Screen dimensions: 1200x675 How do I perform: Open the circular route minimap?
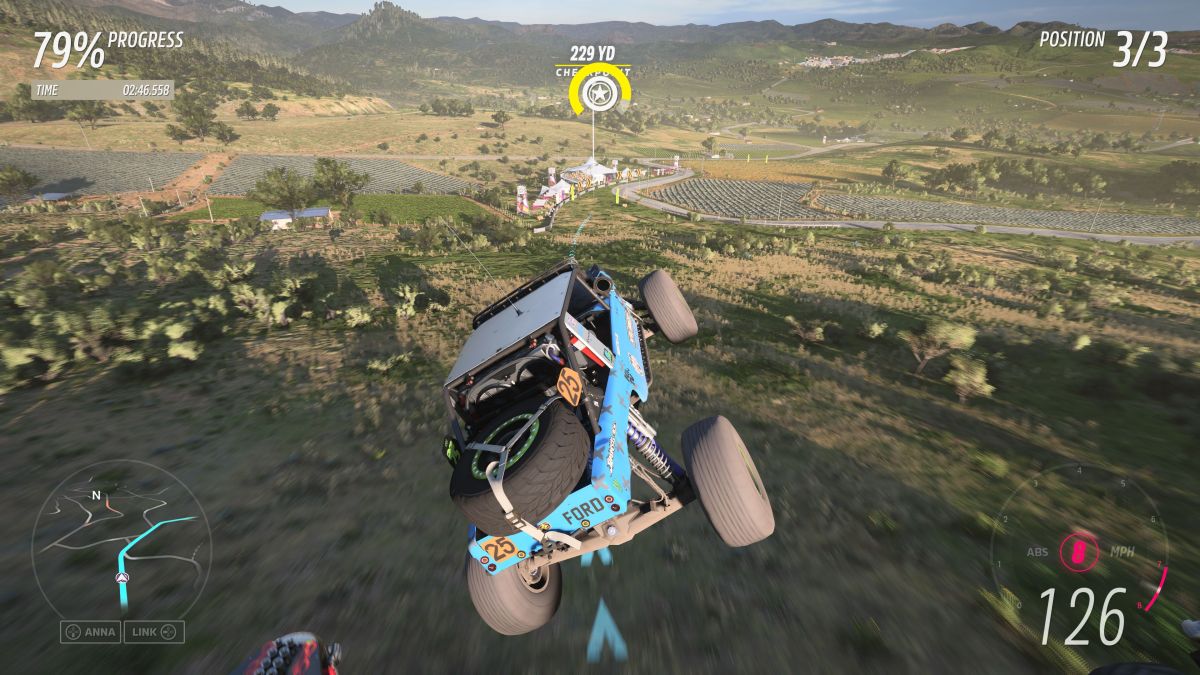(x=121, y=542)
